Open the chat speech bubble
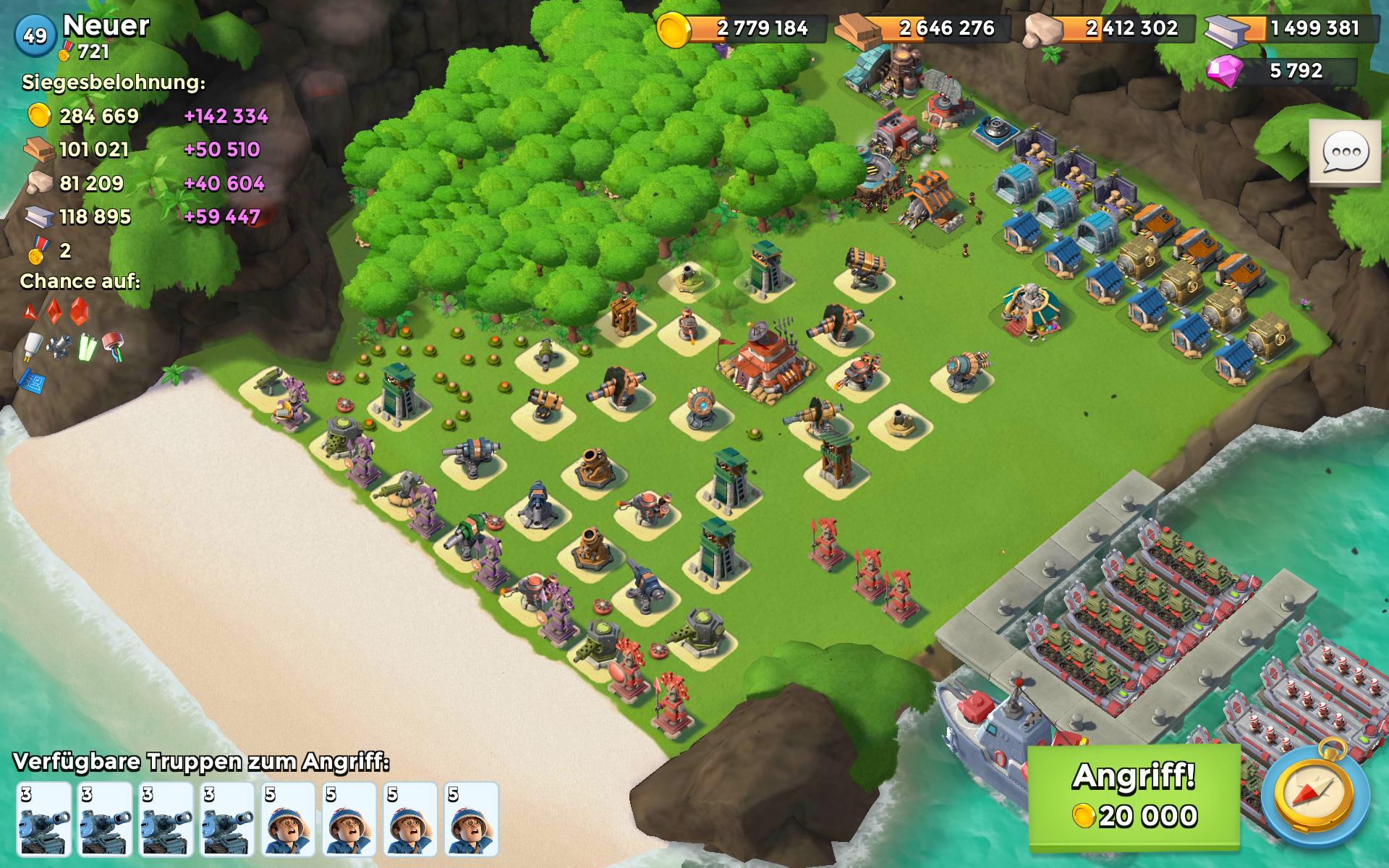The image size is (1389, 868). pyautogui.click(x=1345, y=154)
